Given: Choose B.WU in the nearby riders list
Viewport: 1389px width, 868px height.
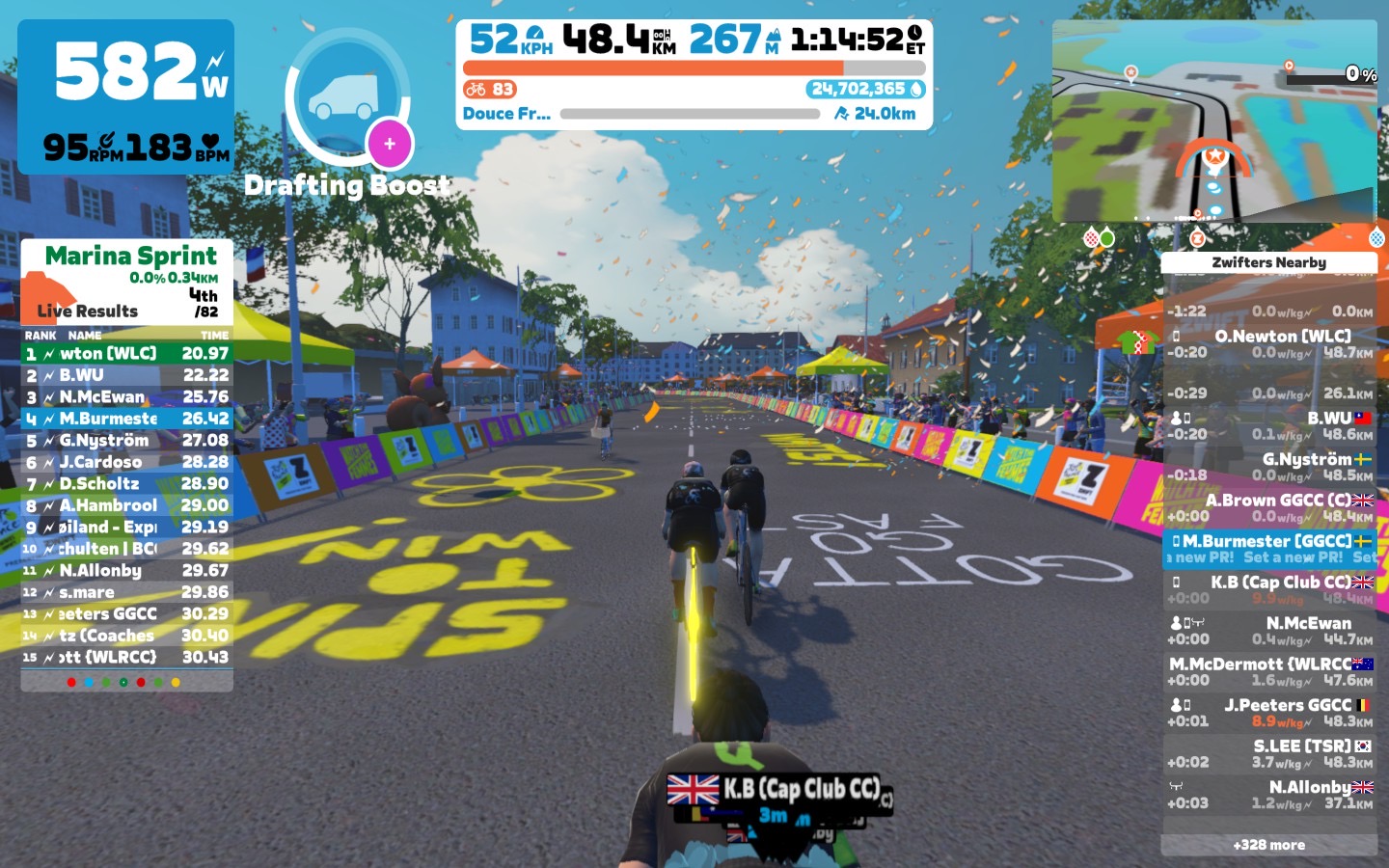Looking at the screenshot, I should point(1269,425).
